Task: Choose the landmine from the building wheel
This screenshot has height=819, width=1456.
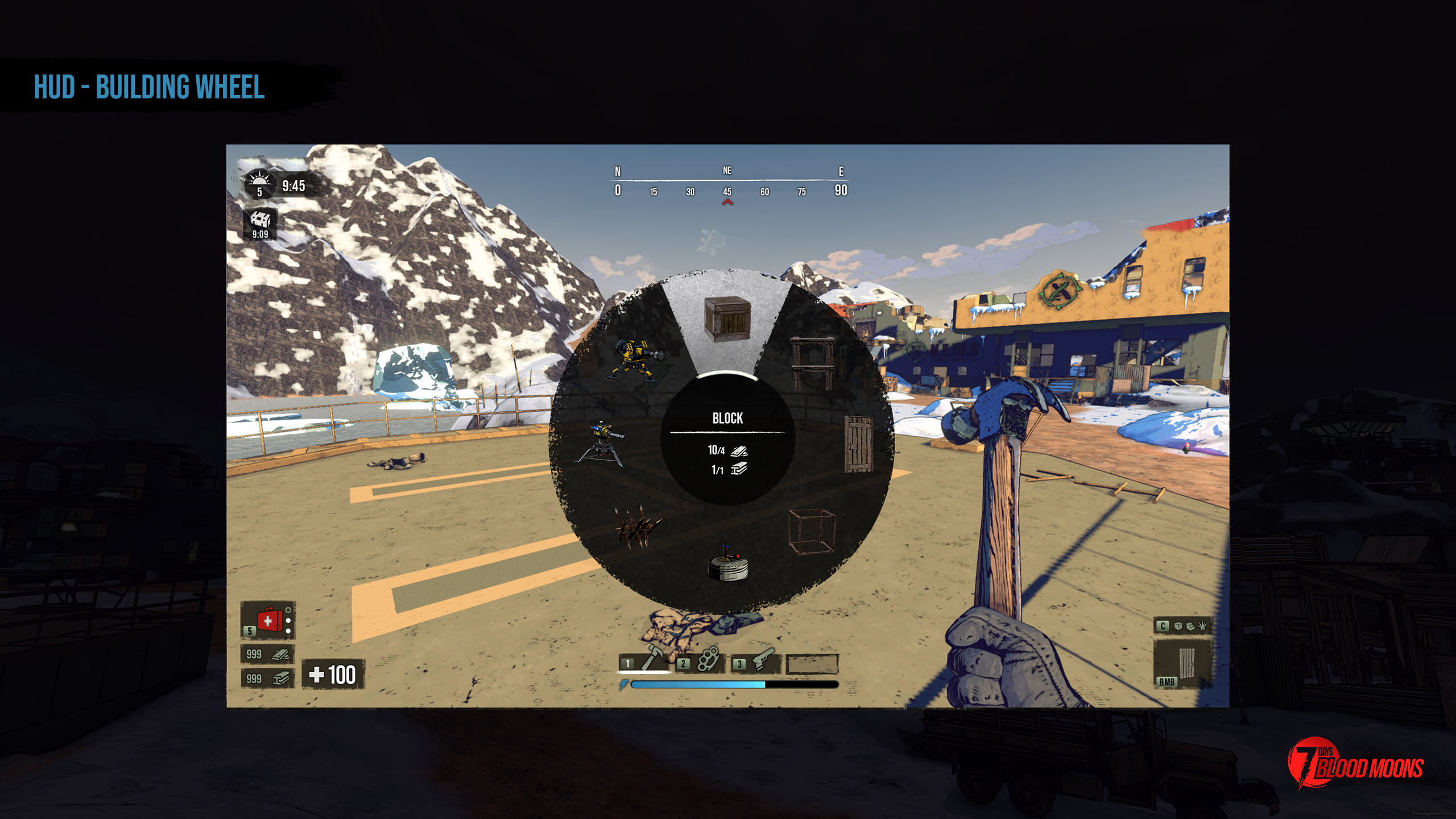Action: click(727, 563)
